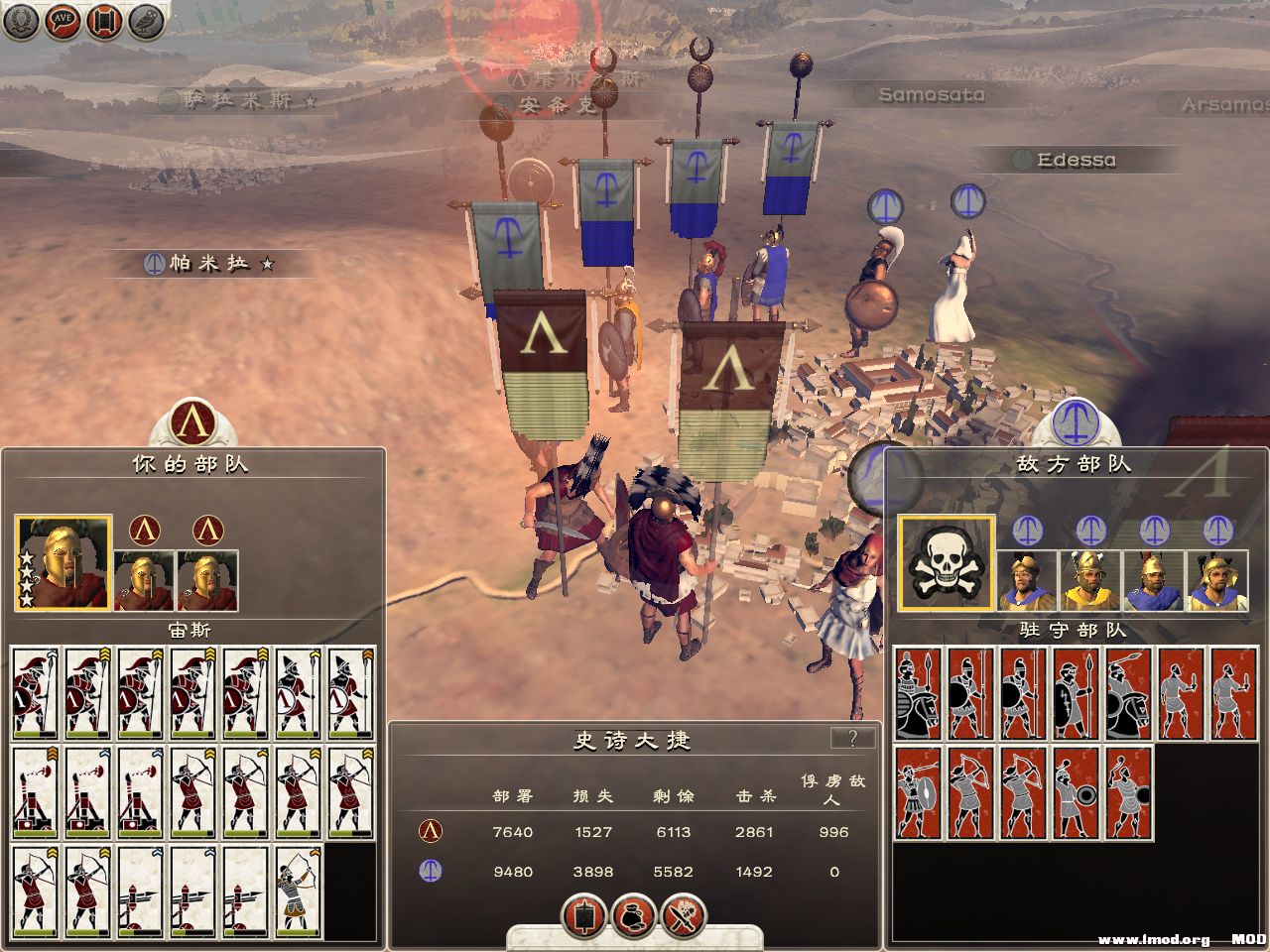The height and width of the screenshot is (952, 1270).
Task: Click the red Lambda faction emblem above your army
Action: pyautogui.click(x=193, y=423)
